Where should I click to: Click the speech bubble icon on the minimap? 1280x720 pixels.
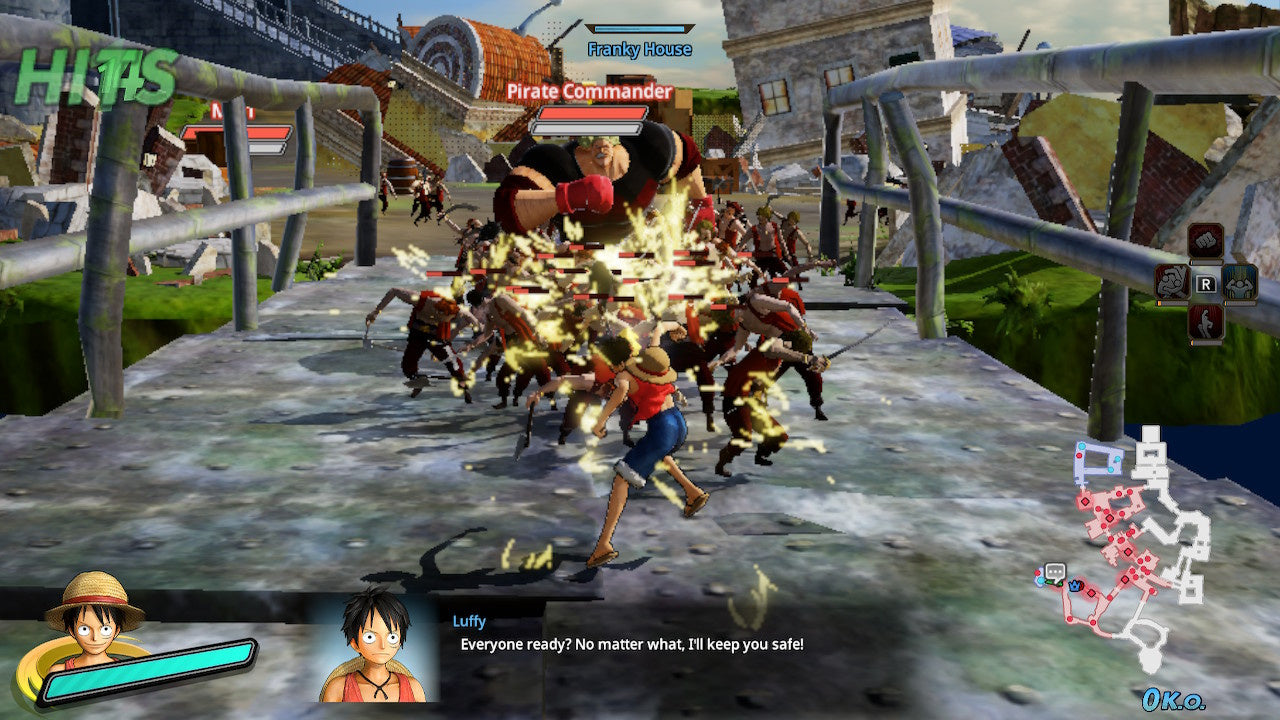tap(1055, 571)
